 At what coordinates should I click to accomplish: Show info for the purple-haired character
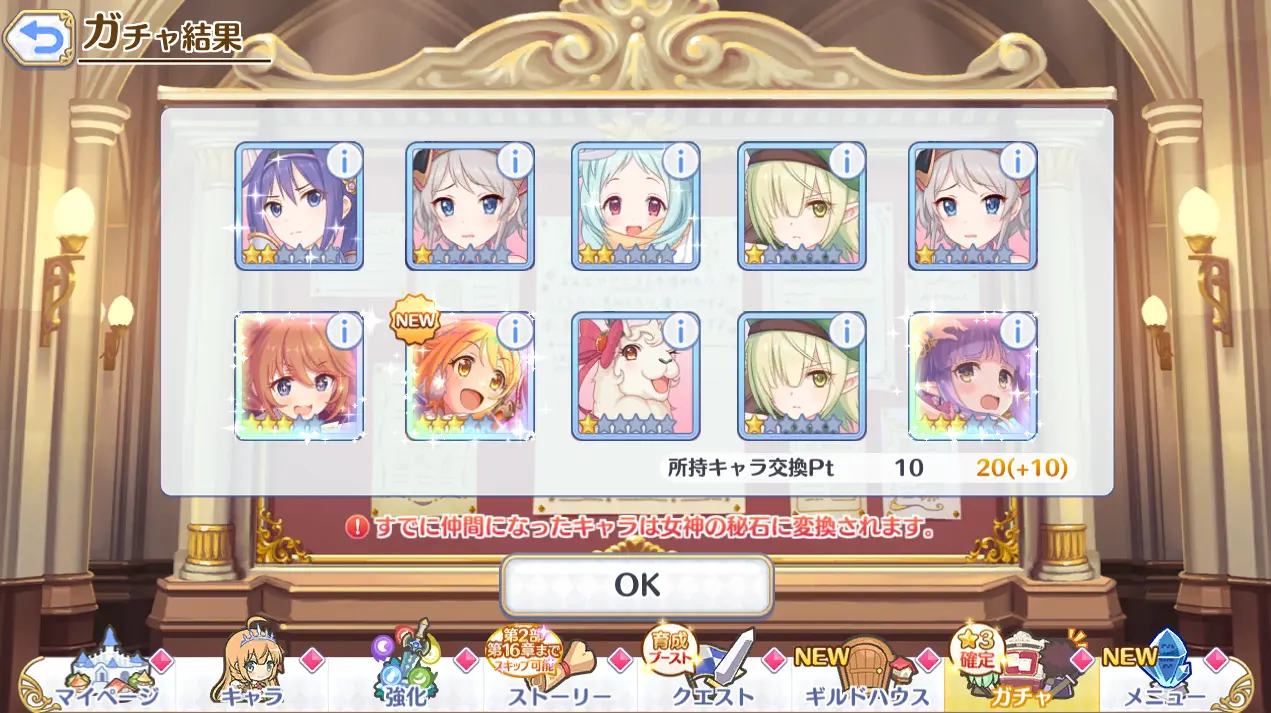pyautogui.click(x=1017, y=329)
